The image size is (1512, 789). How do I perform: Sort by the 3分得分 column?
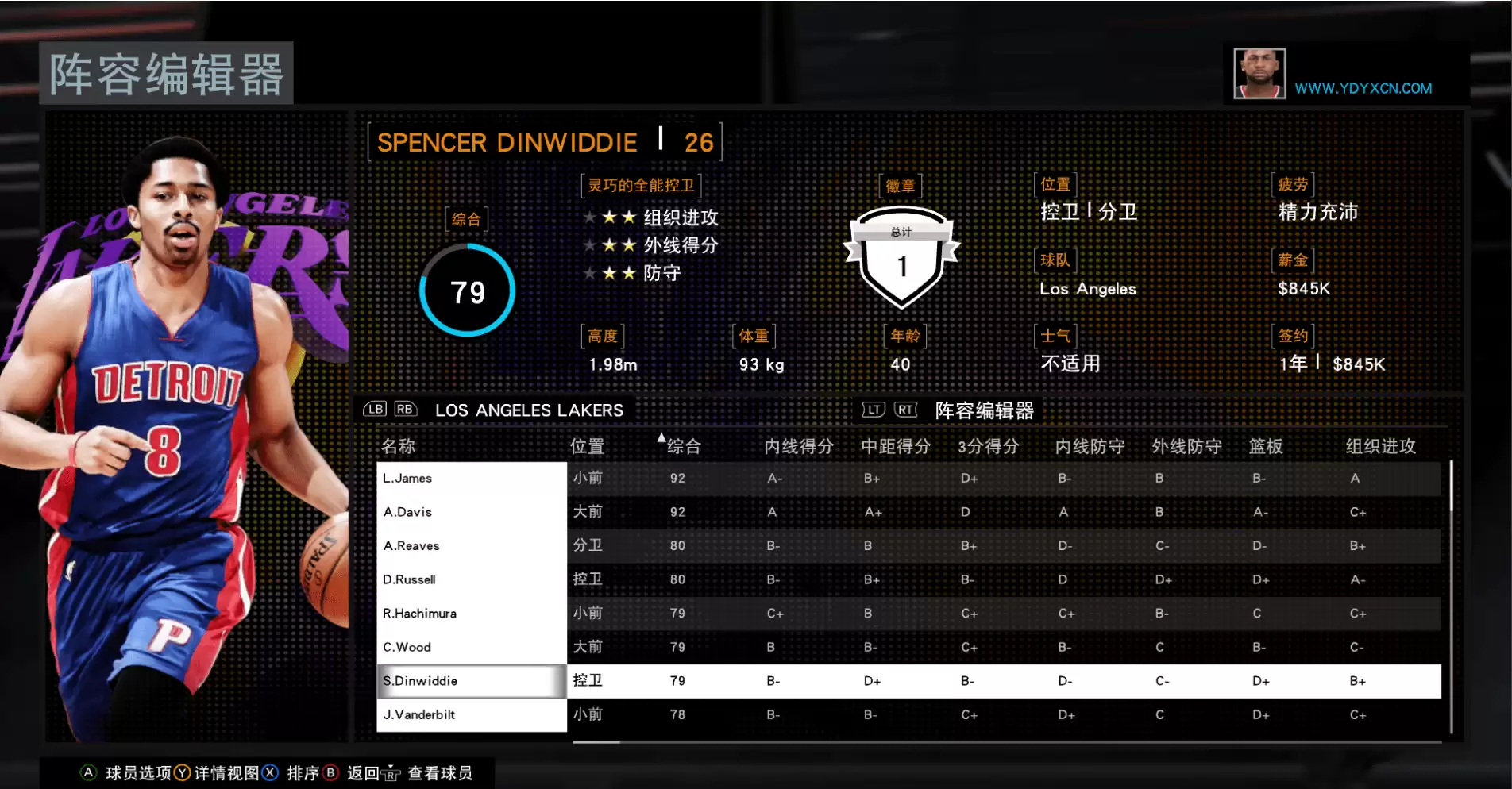[988, 446]
